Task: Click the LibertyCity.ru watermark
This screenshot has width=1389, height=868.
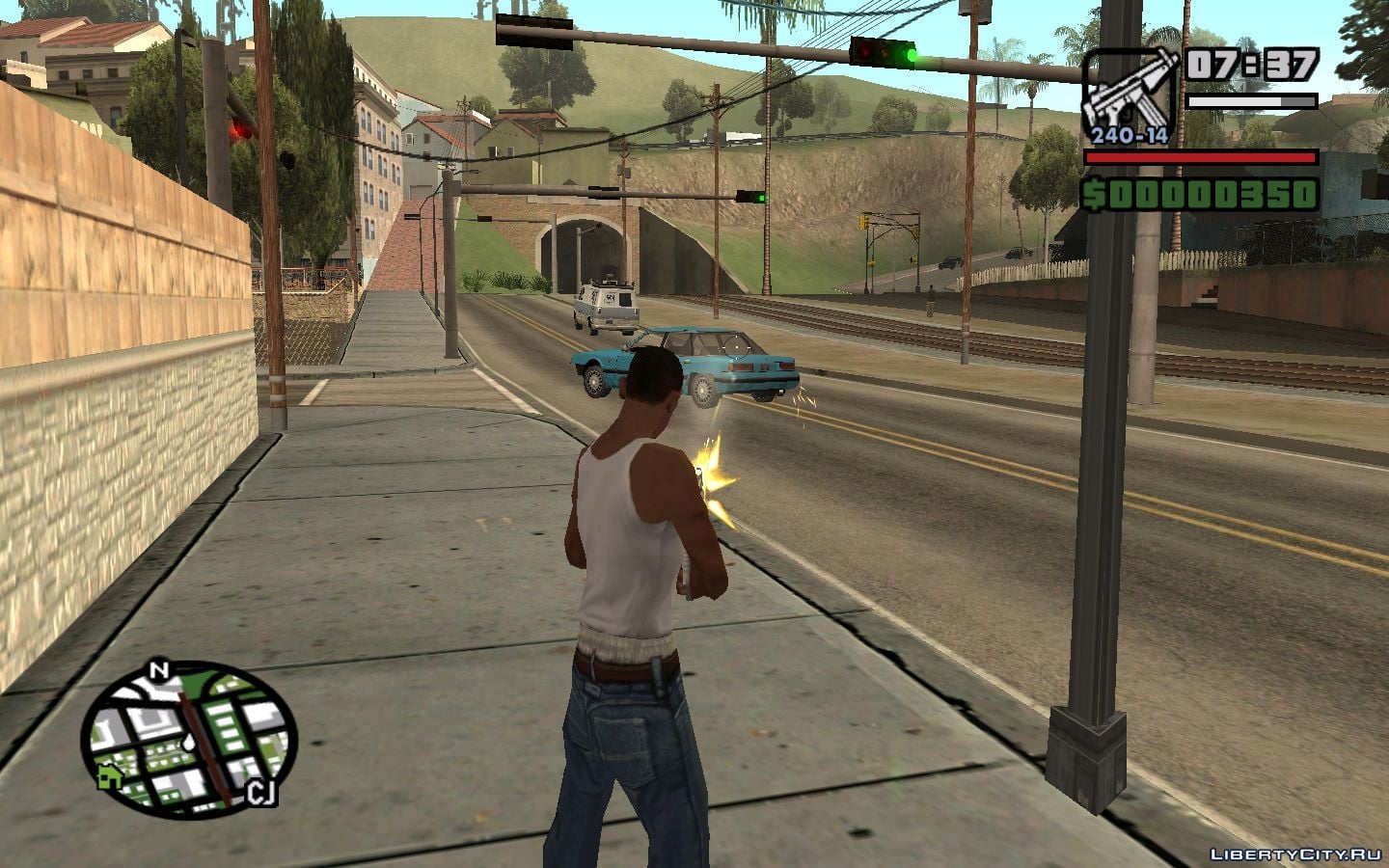Action: click(x=1295, y=854)
